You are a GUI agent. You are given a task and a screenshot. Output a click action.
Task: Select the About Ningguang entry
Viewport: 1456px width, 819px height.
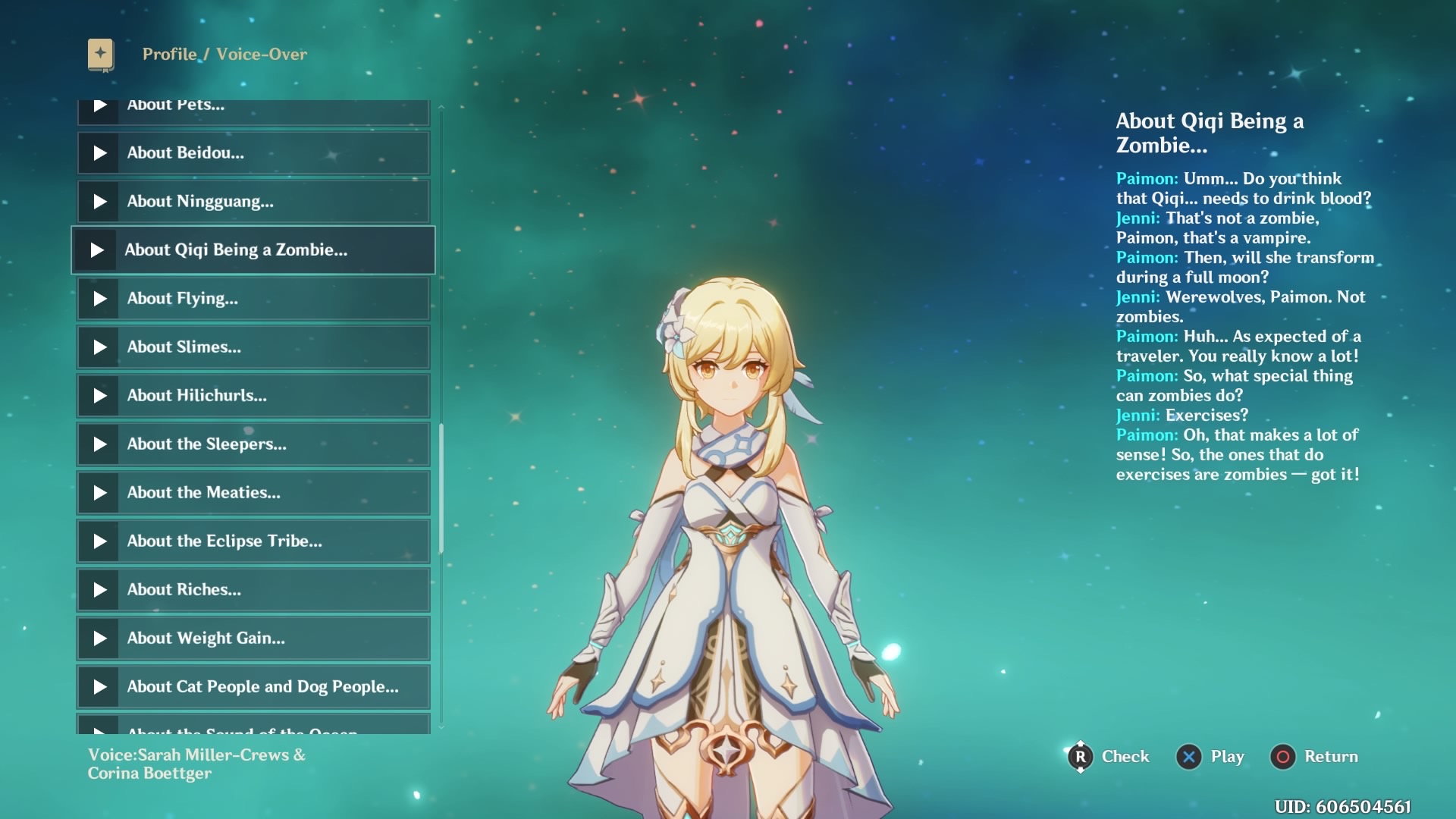(253, 202)
